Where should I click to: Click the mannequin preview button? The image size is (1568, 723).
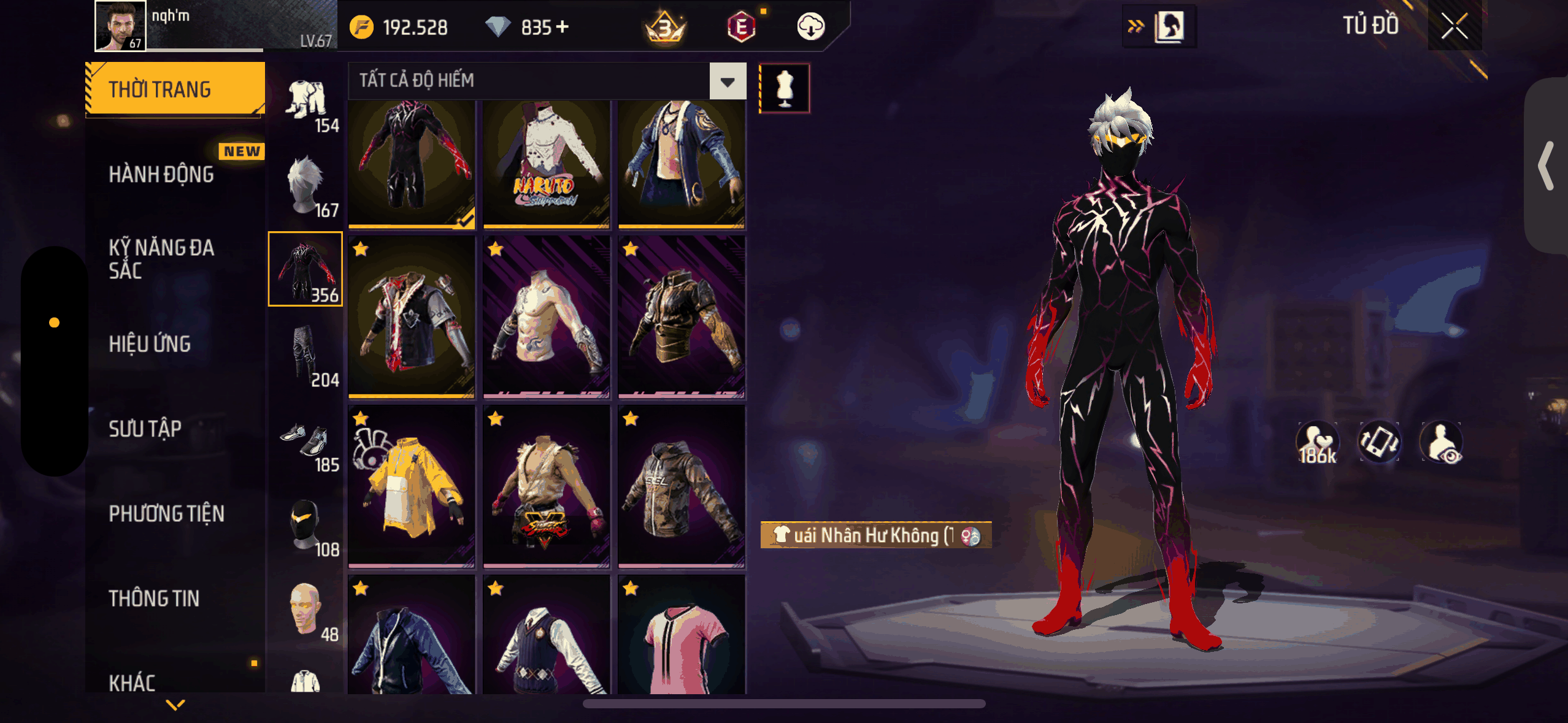(784, 88)
